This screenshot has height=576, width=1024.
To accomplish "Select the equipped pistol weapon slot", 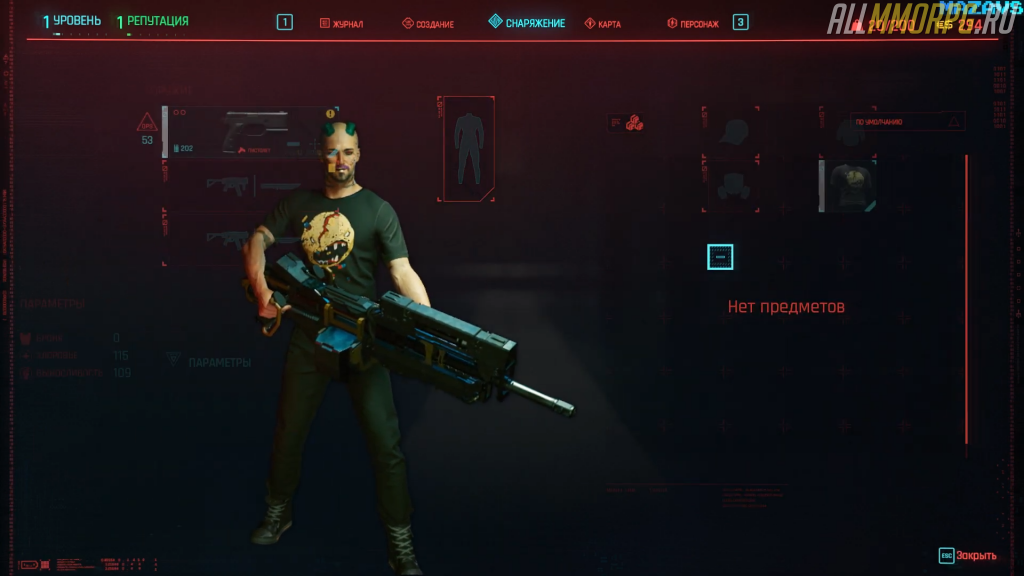I will [248, 132].
